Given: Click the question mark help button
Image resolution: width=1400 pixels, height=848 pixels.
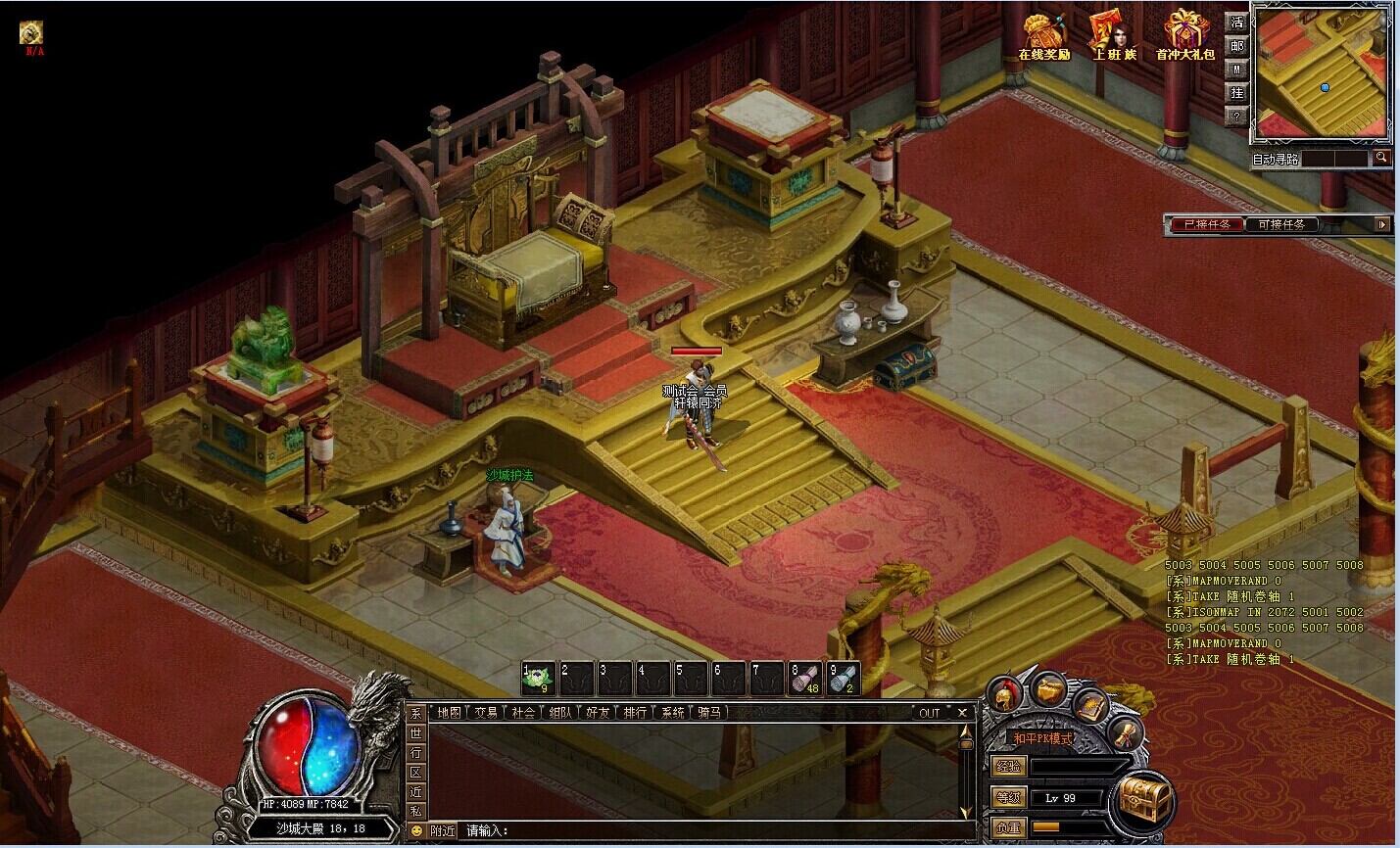Looking at the screenshot, I should [1237, 116].
